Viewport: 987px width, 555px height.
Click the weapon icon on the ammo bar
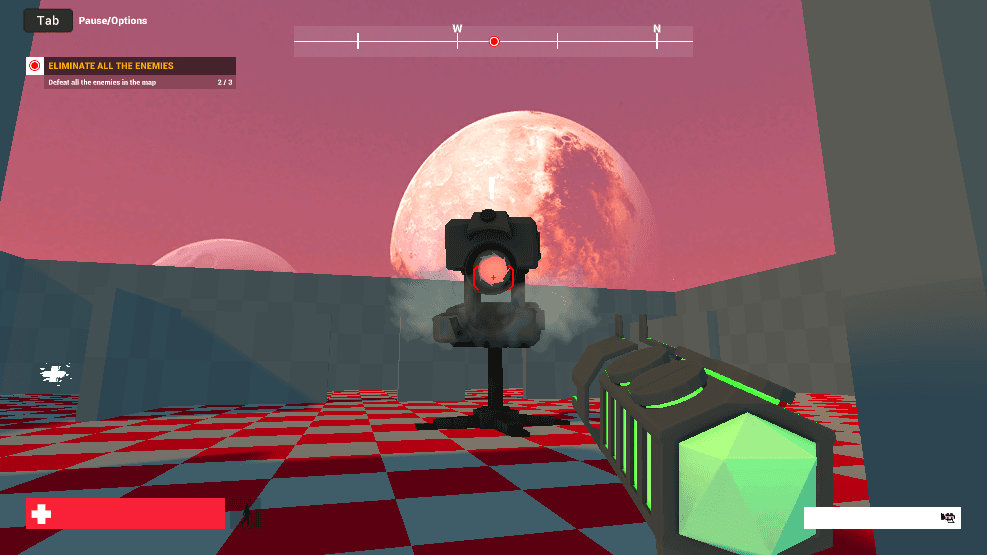pos(949,517)
